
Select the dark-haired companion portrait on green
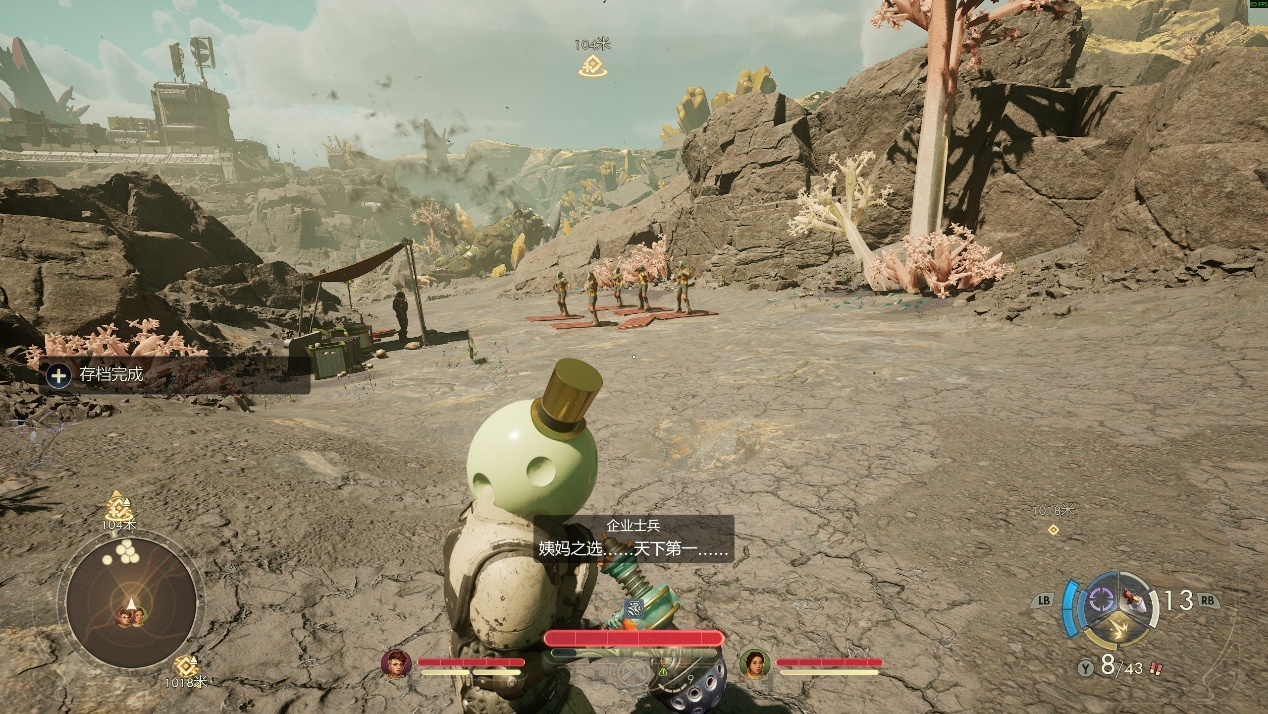(x=754, y=663)
